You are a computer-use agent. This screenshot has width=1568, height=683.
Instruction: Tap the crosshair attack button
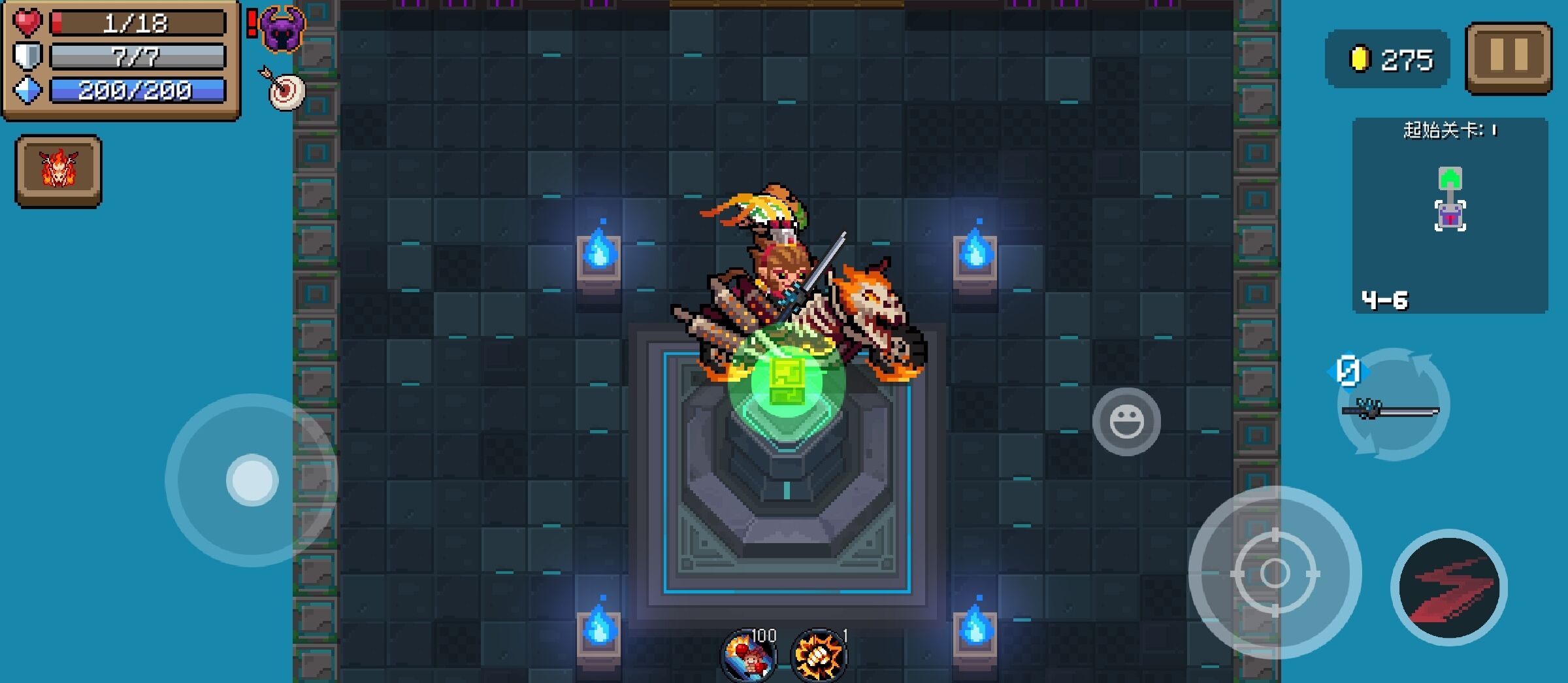(x=1275, y=573)
